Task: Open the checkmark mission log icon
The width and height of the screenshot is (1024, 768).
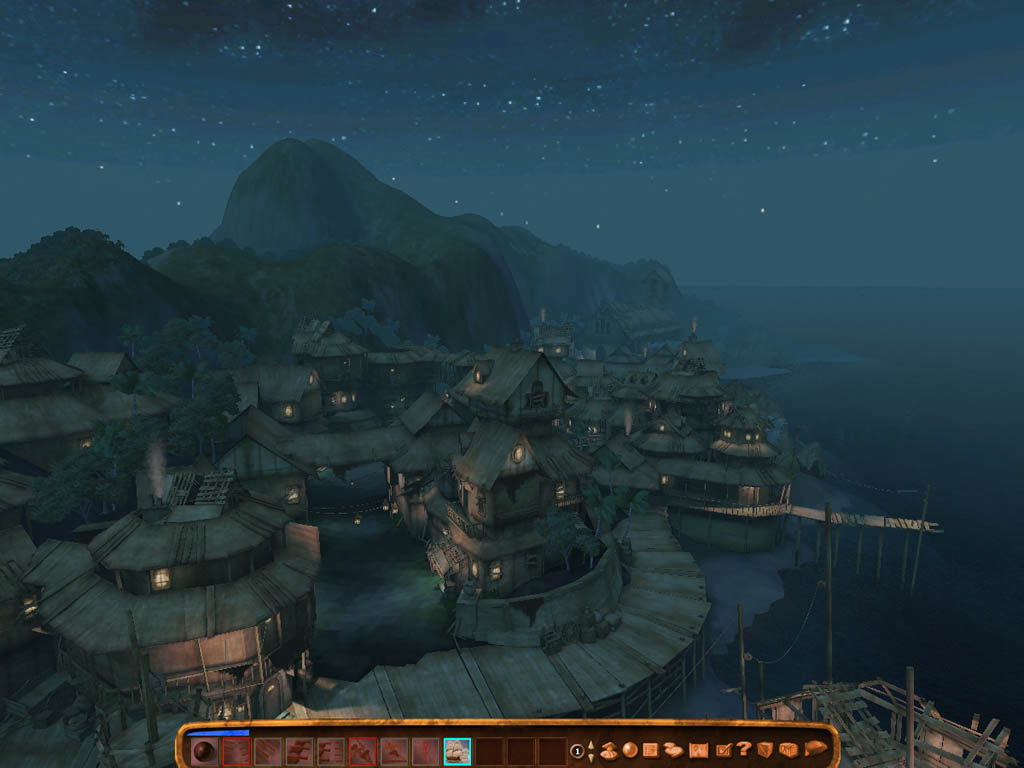Action: 724,749
